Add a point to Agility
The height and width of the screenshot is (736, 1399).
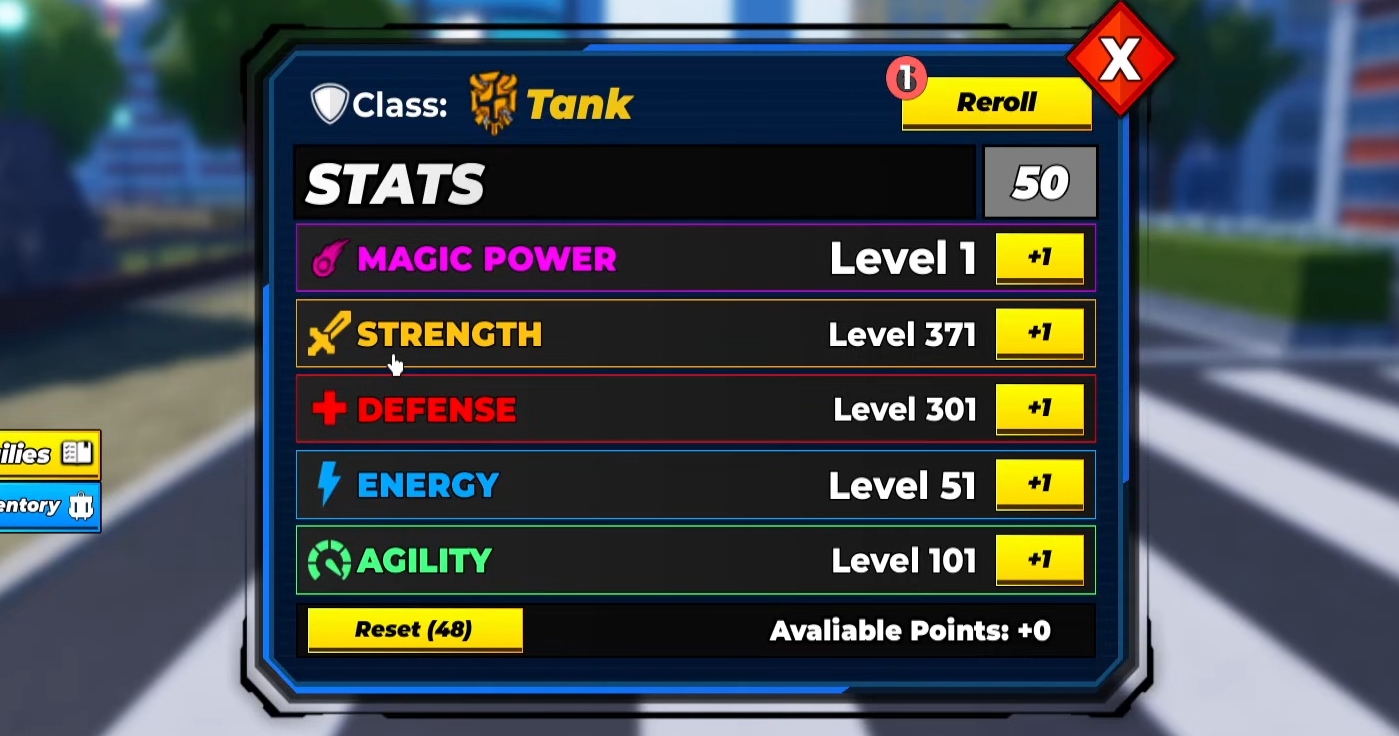1039,559
